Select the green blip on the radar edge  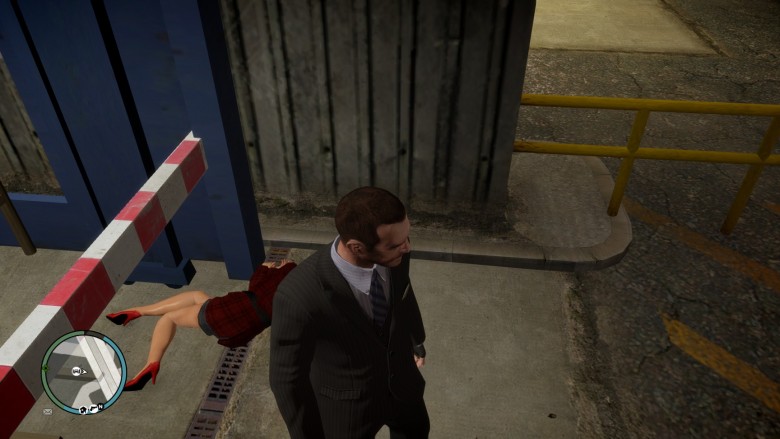point(45,368)
